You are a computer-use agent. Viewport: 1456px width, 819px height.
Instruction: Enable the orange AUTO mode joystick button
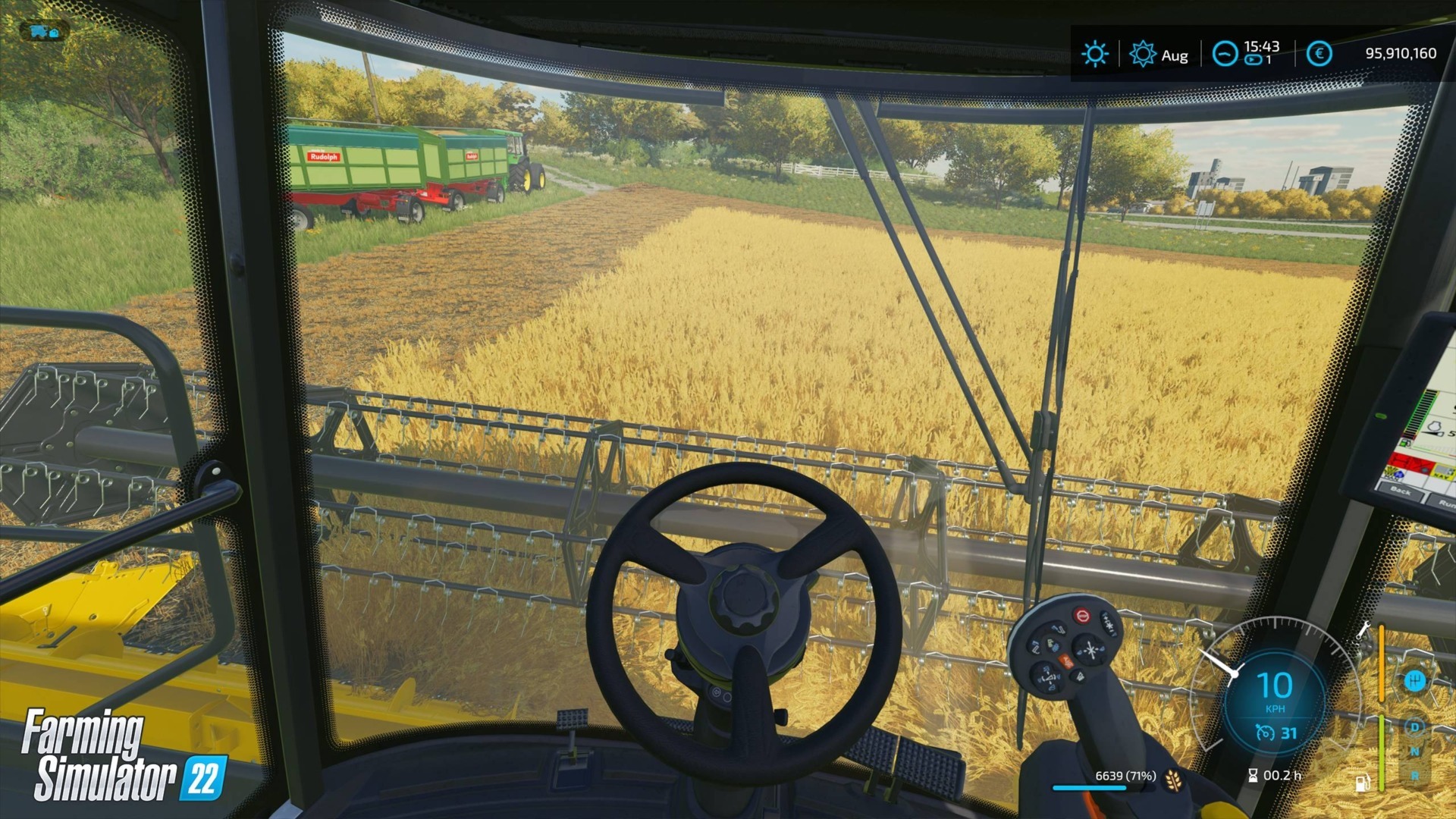click(x=1066, y=661)
